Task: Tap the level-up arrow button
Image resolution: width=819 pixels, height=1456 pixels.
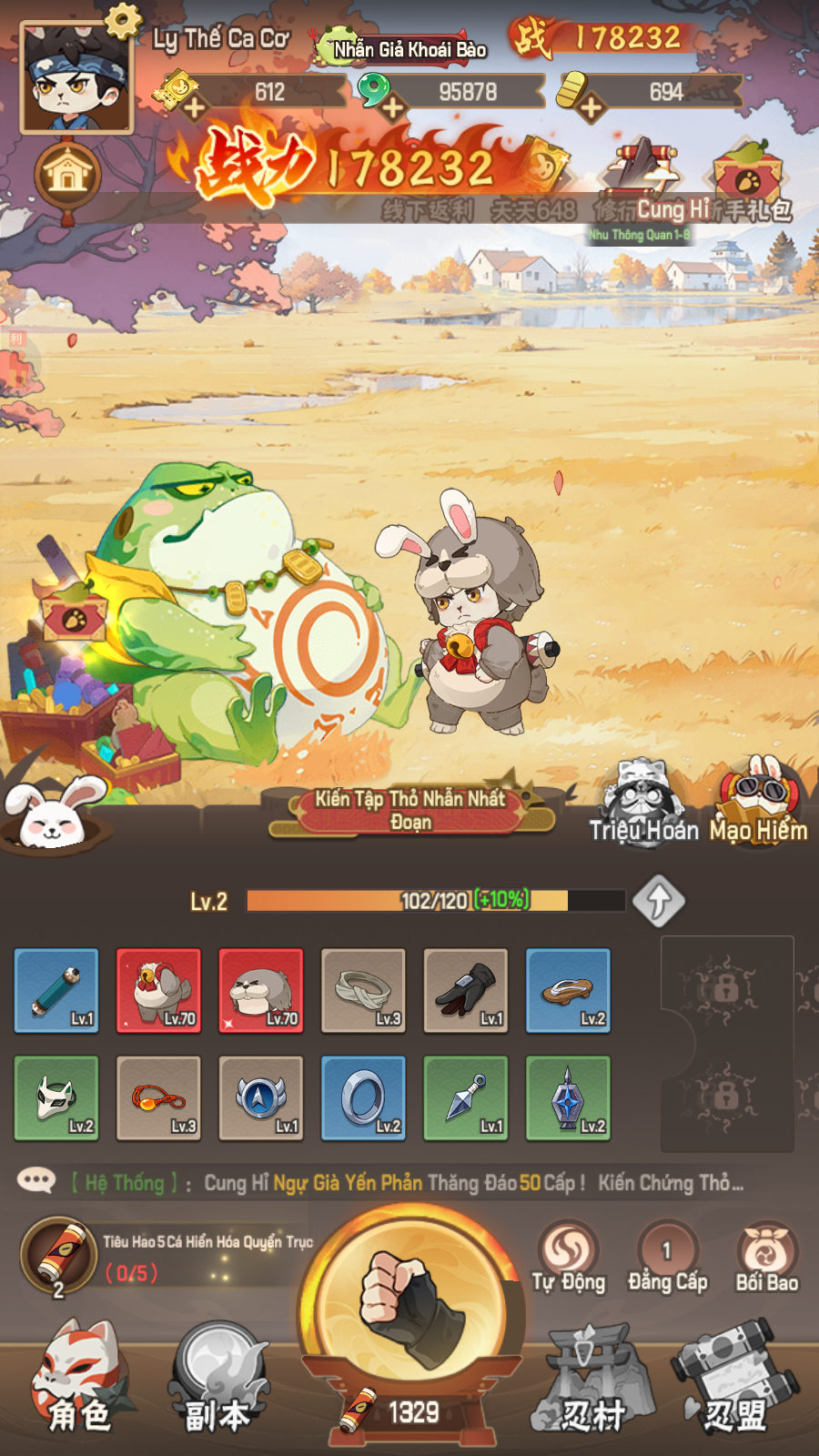Action: [x=659, y=901]
